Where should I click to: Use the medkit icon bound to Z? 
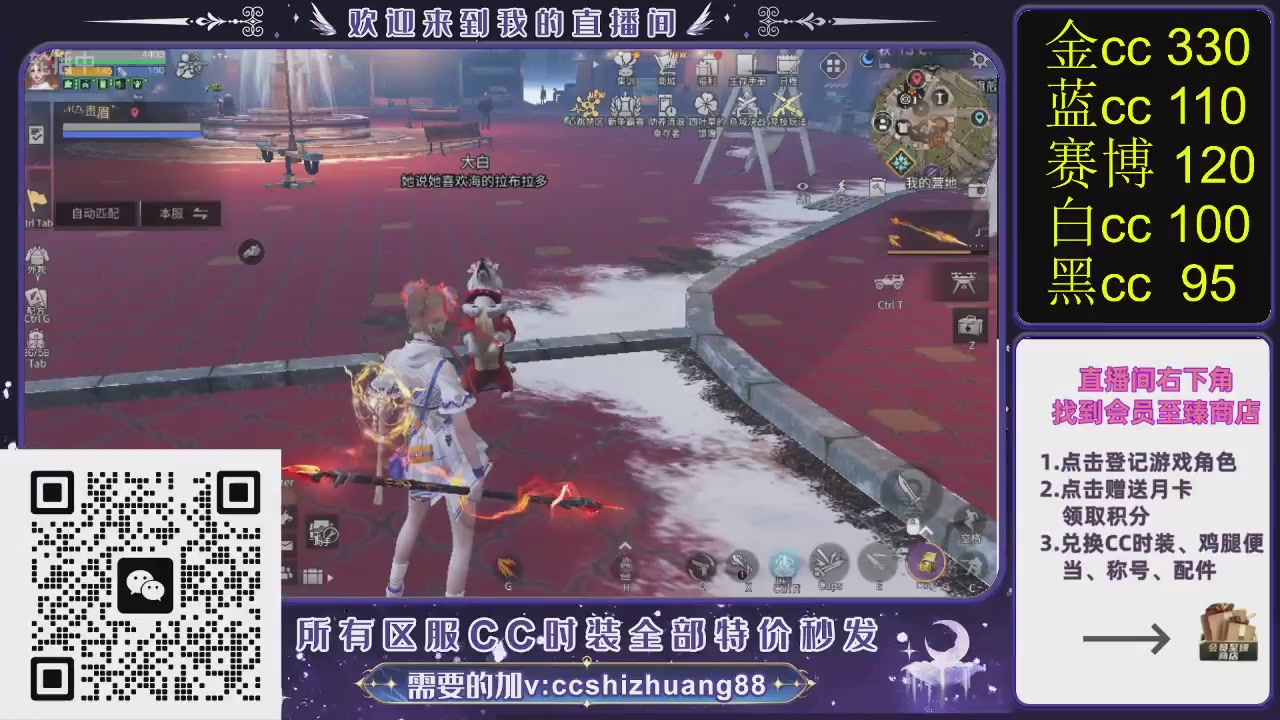(968, 325)
